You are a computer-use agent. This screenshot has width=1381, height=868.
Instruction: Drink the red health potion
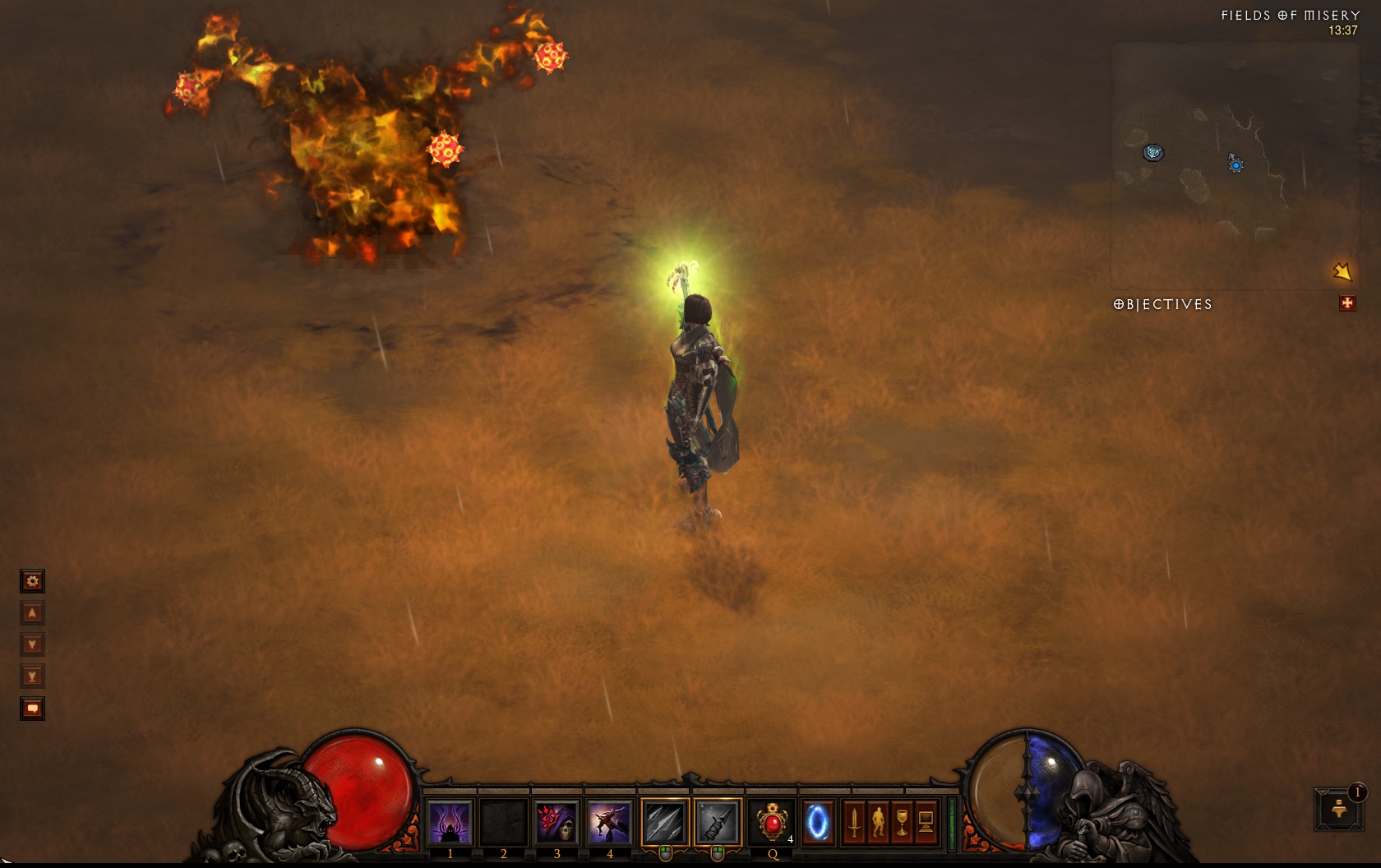click(x=772, y=822)
